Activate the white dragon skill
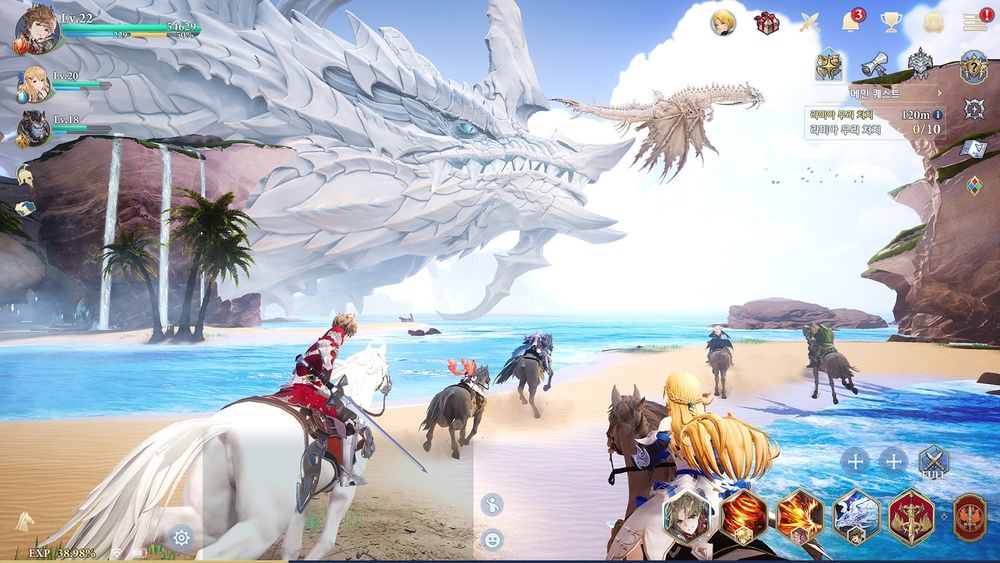1000x563 pixels. (855, 515)
